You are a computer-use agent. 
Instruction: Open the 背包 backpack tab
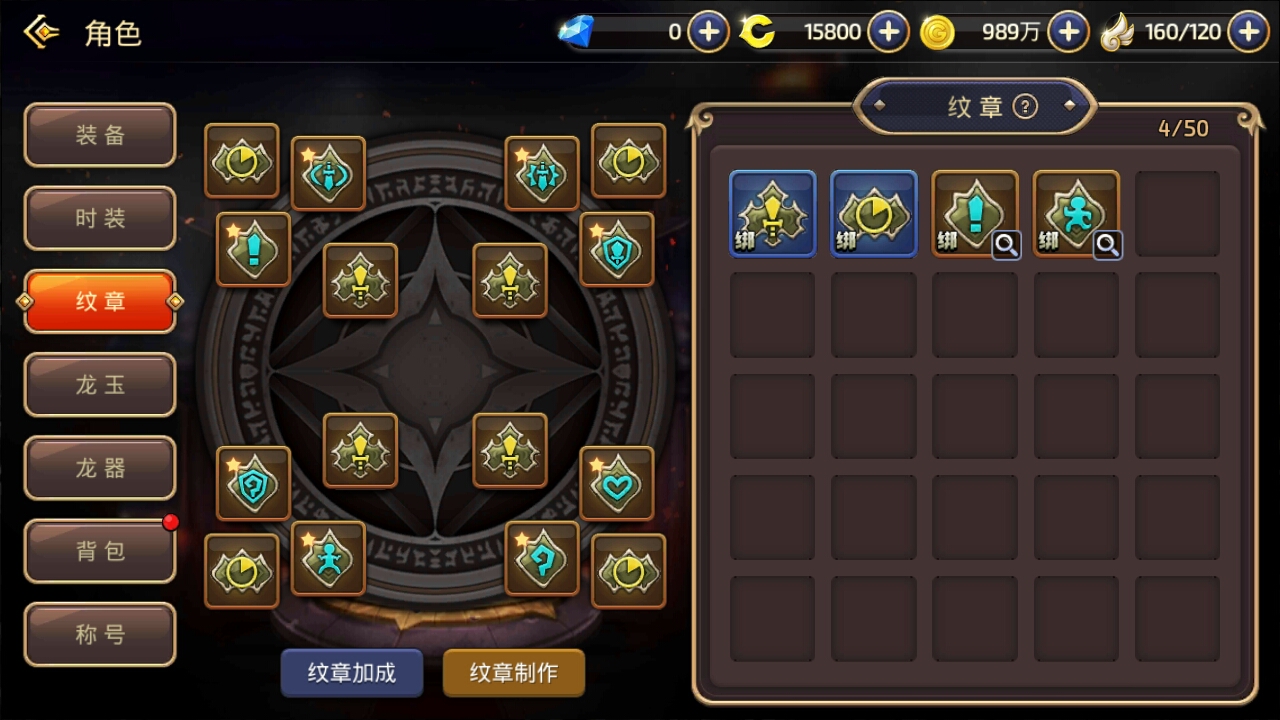[x=100, y=550]
